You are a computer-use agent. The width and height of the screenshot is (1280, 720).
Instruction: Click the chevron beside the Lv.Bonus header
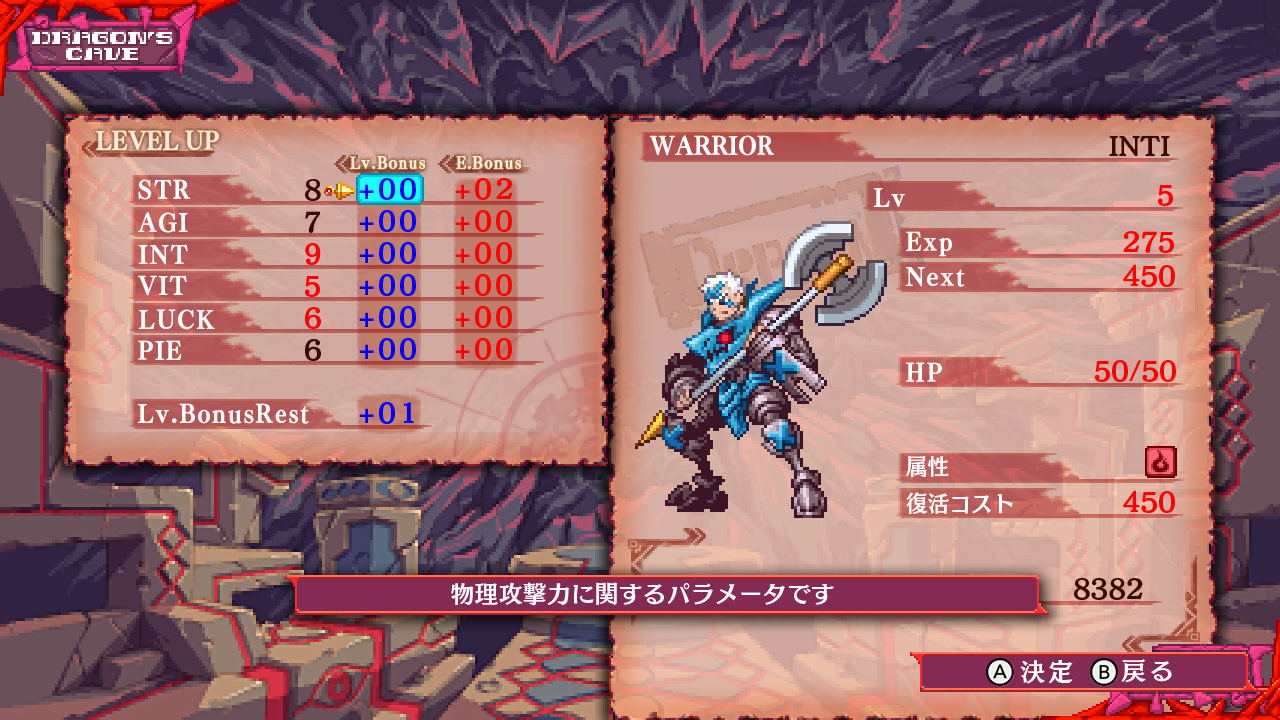pos(341,163)
